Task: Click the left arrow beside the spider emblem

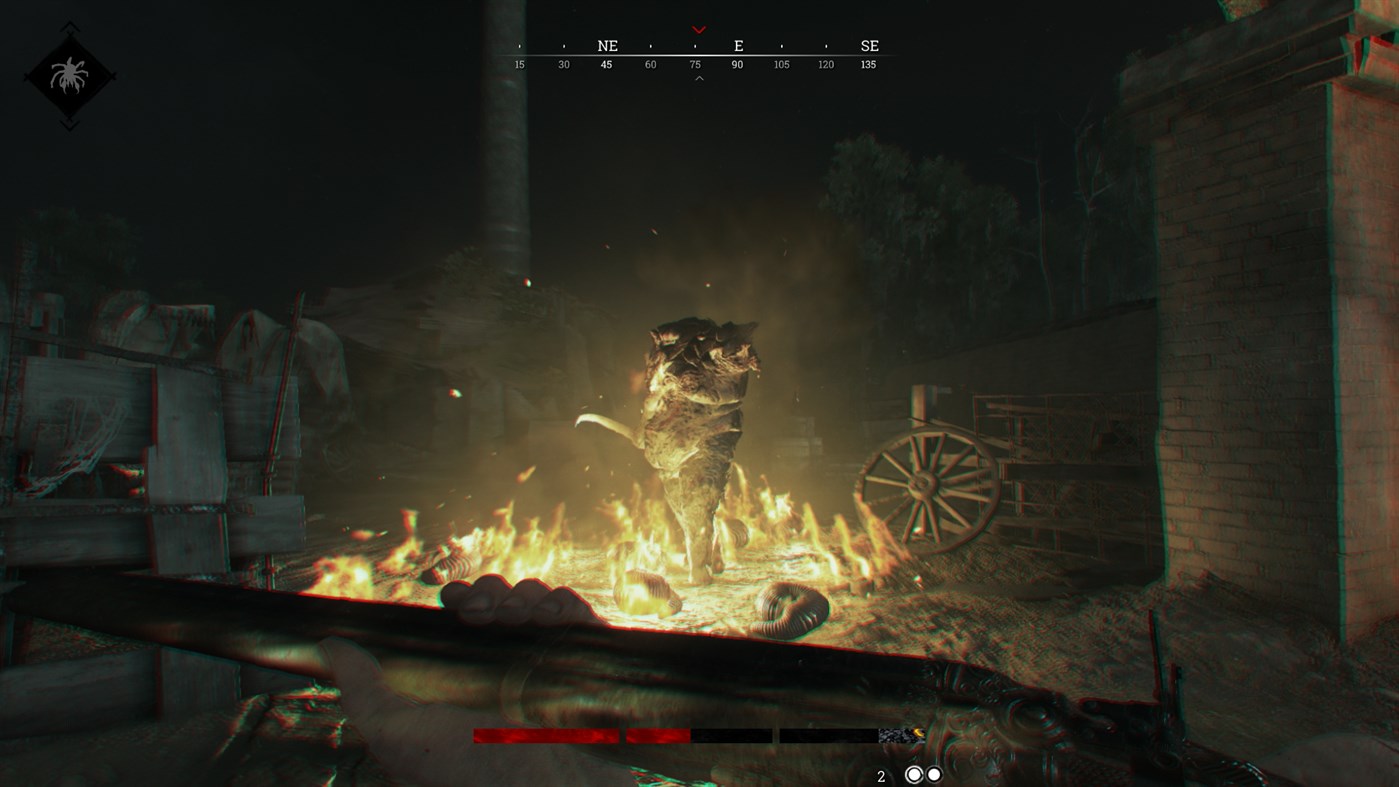Action: click(x=25, y=76)
